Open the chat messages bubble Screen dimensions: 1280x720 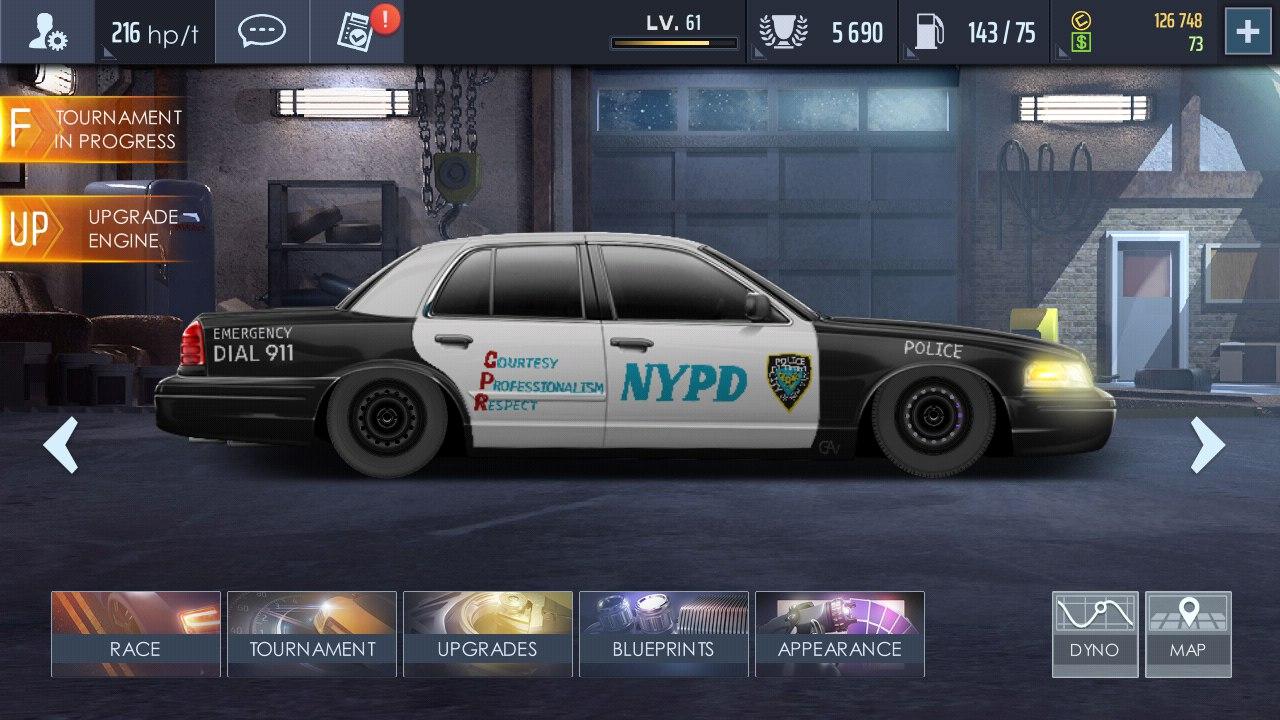click(x=262, y=31)
